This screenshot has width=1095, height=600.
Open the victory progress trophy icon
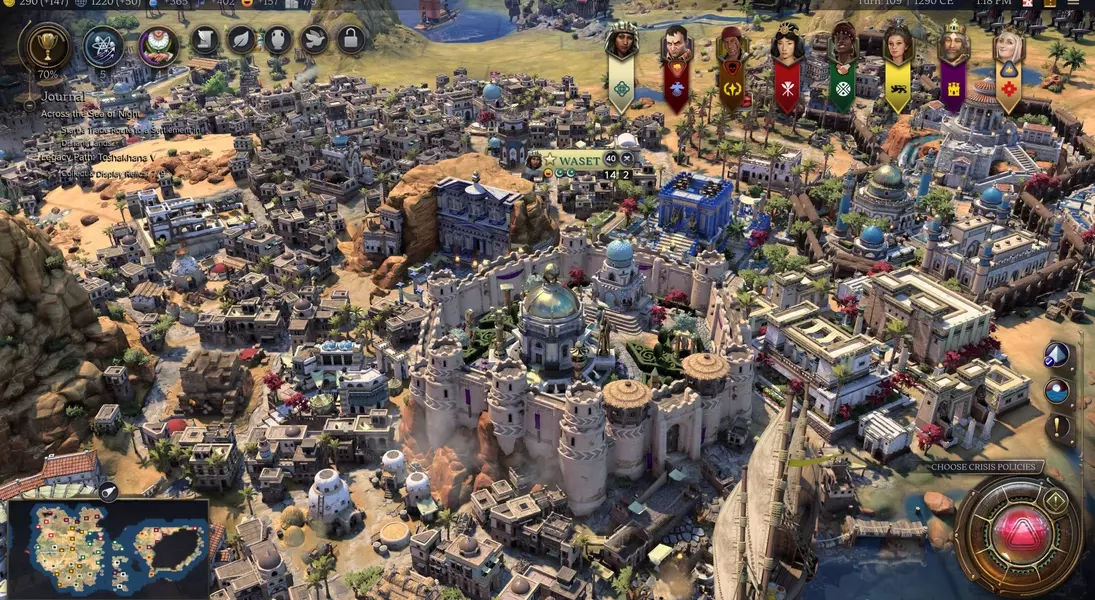click(48, 44)
